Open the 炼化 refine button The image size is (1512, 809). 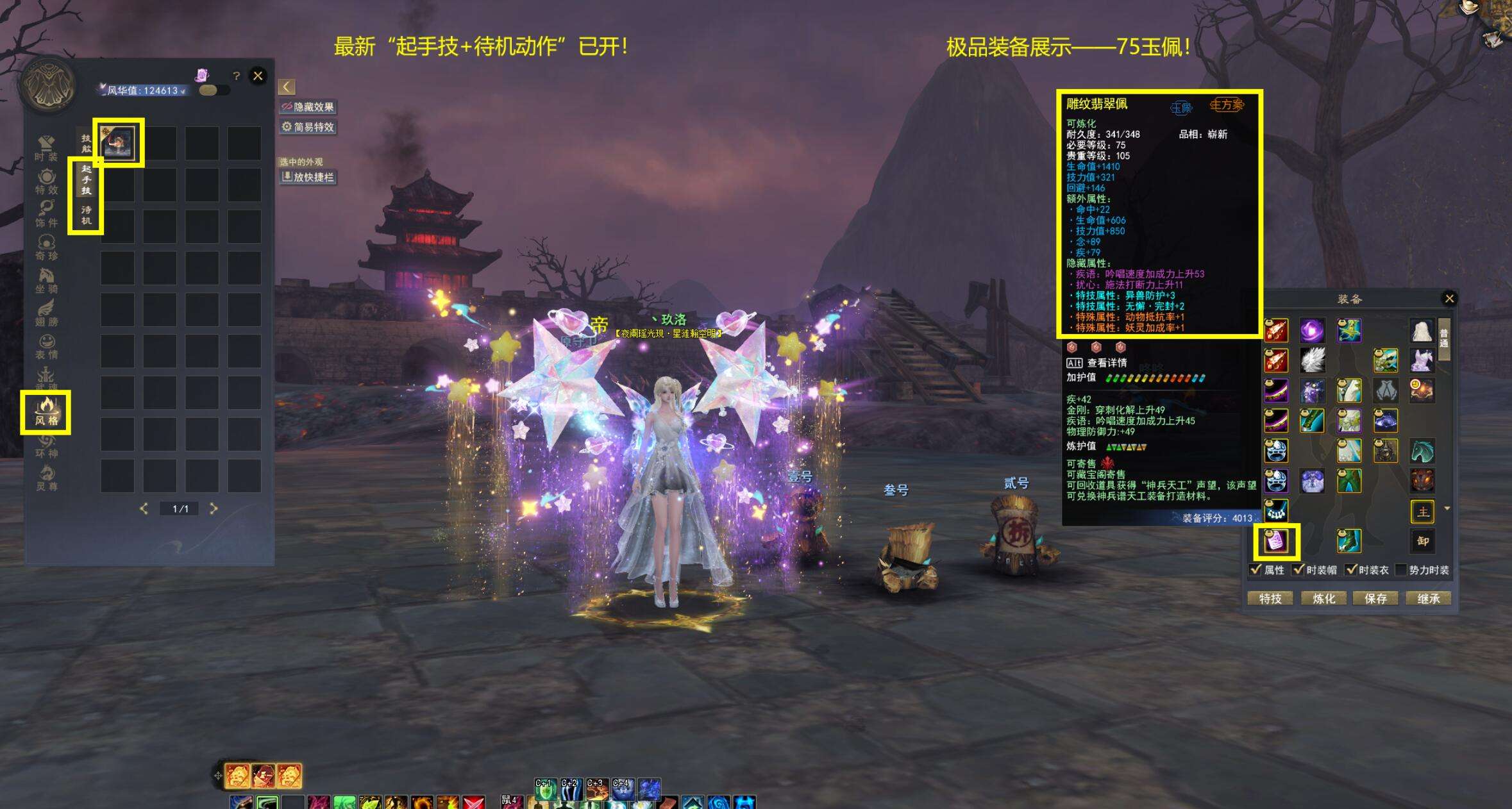(1323, 598)
